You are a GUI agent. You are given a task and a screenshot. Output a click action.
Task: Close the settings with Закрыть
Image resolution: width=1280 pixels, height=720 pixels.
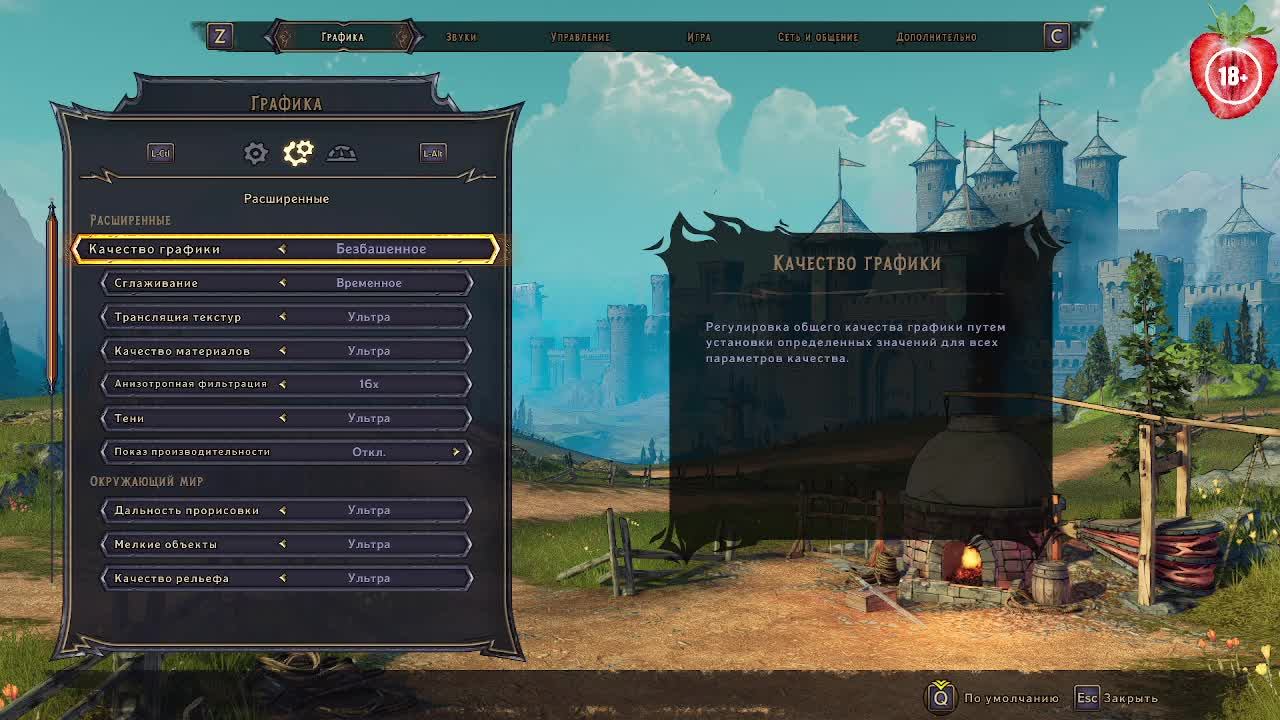[x=1117, y=698]
